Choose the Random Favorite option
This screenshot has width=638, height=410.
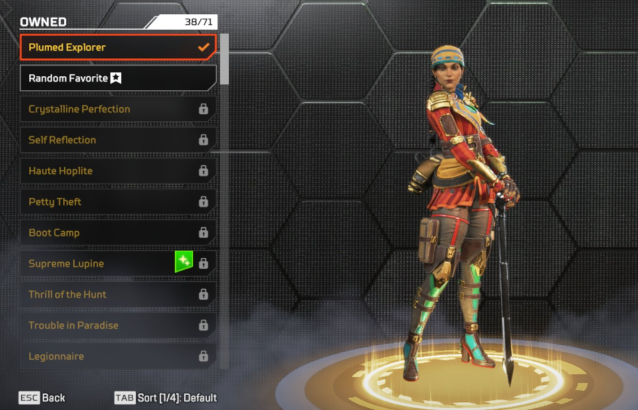(118, 78)
